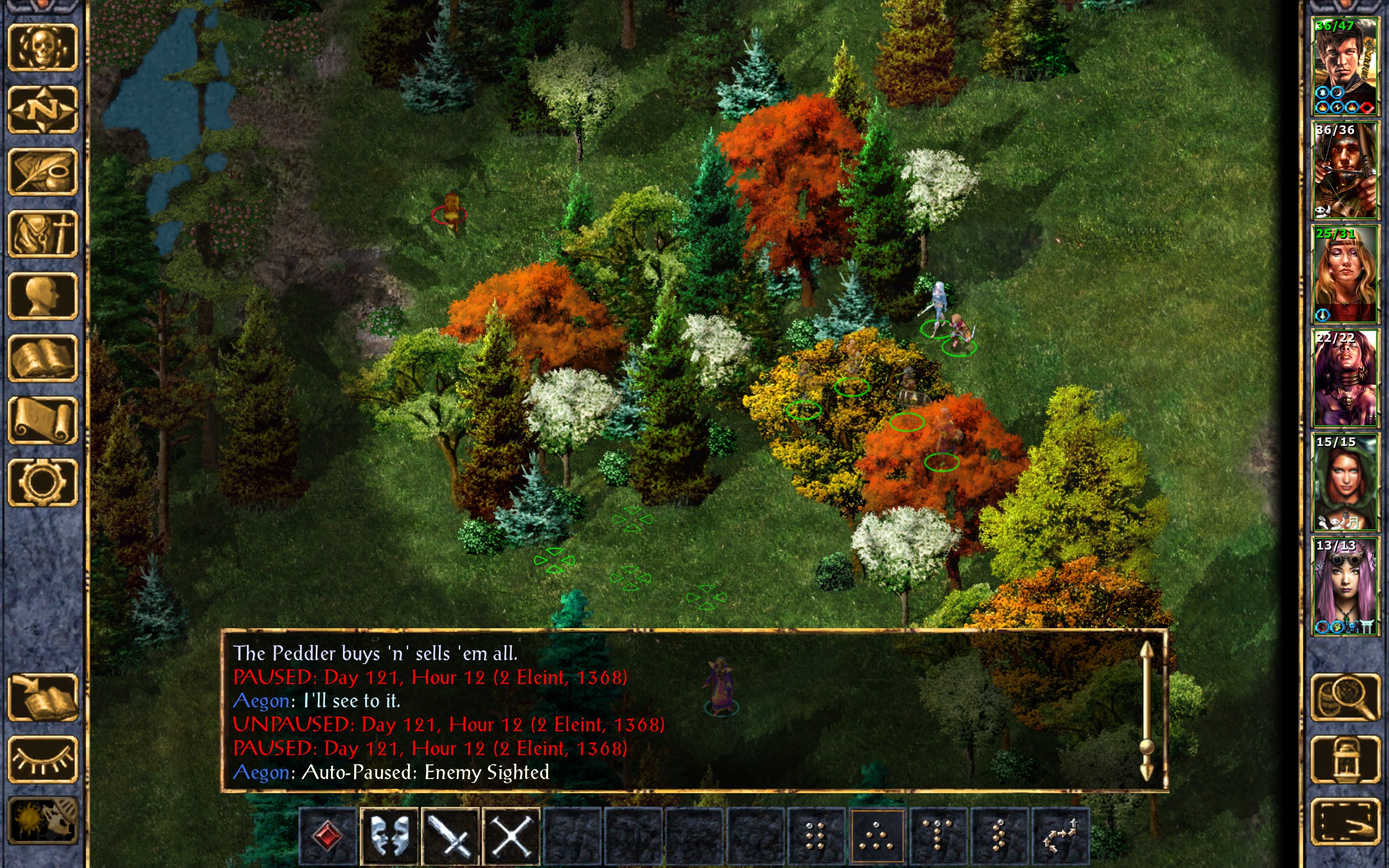Select the portrait showing 36/47 hit points
1389x868 pixels.
tap(1345, 67)
